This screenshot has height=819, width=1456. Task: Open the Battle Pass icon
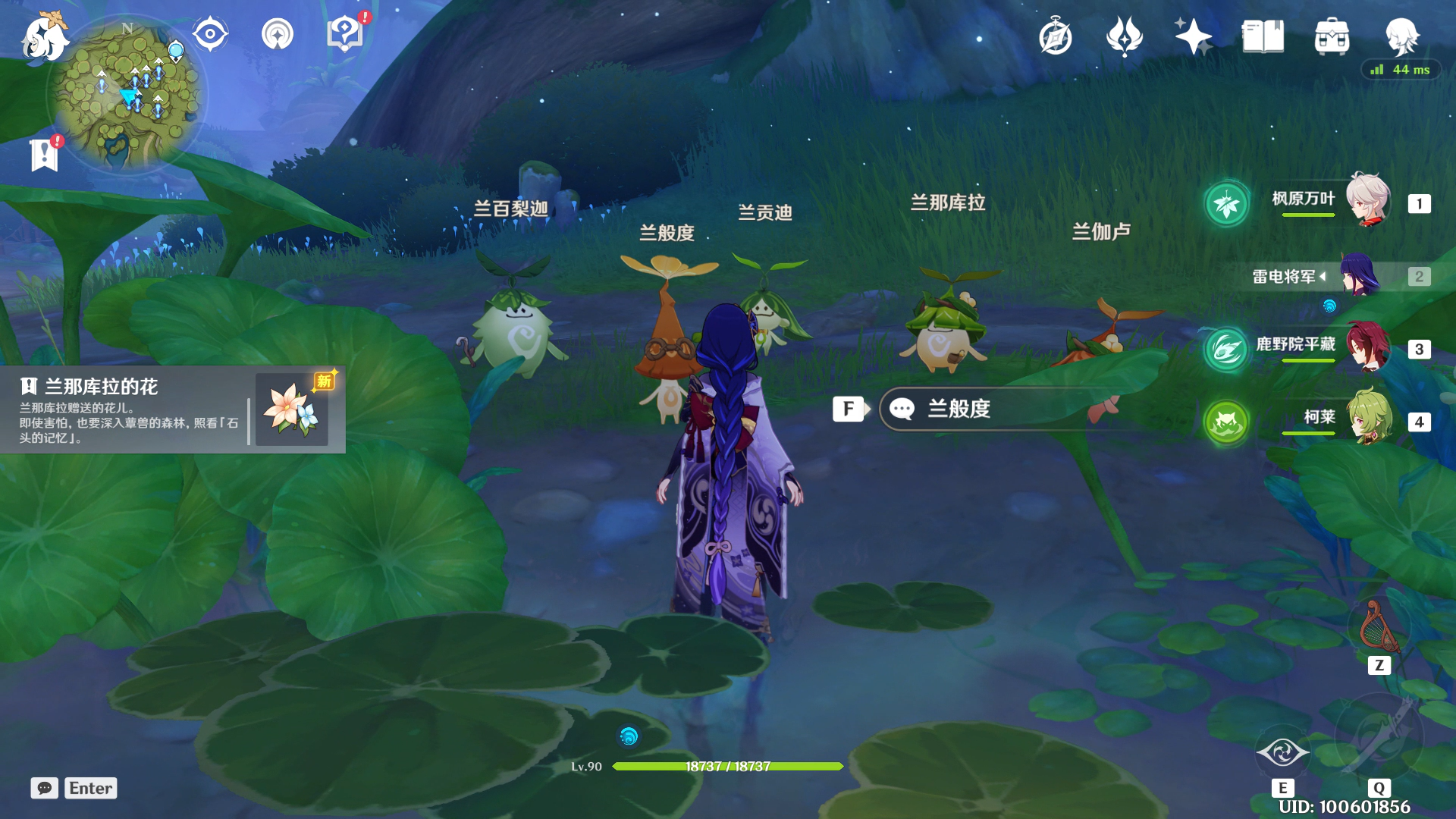coord(1124,36)
